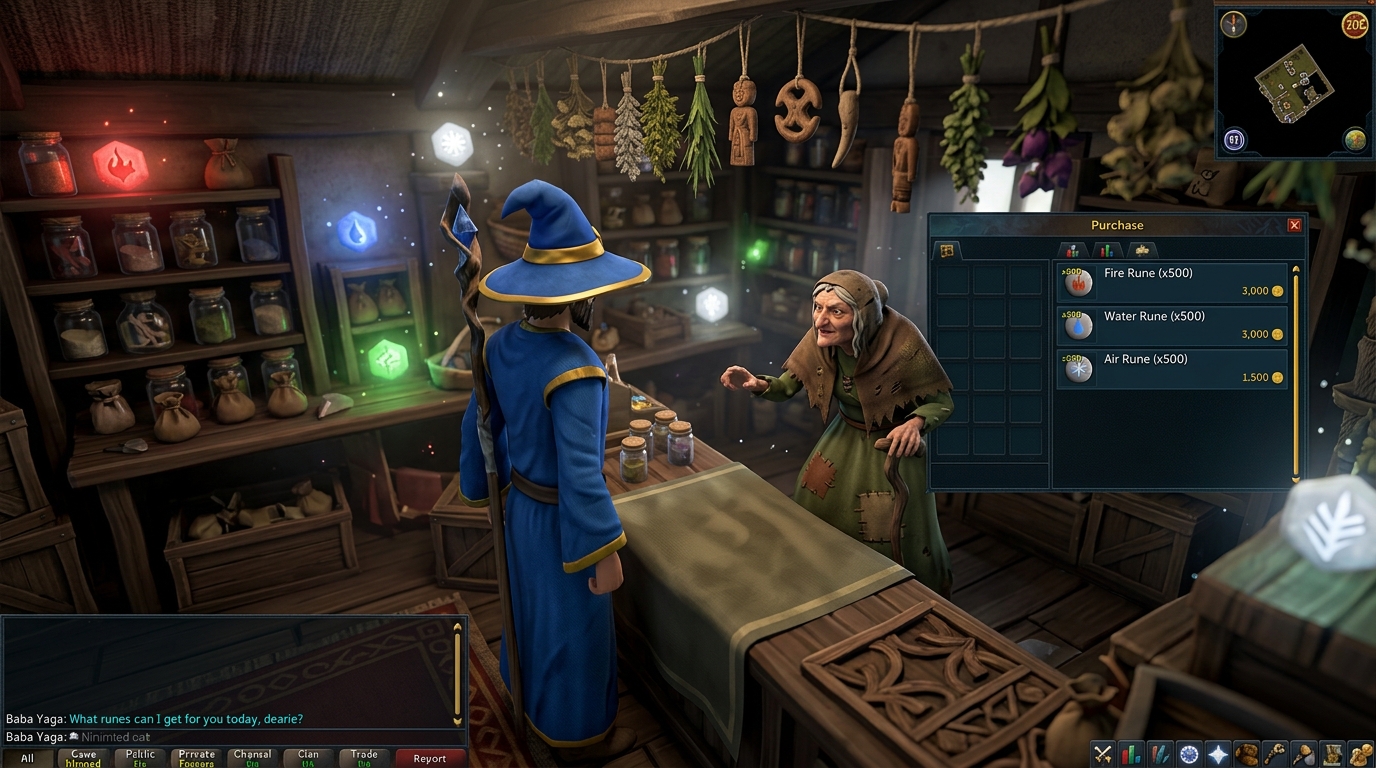Click the scroll icon in the action bar
This screenshot has width=1376, height=768.
coord(1331,752)
